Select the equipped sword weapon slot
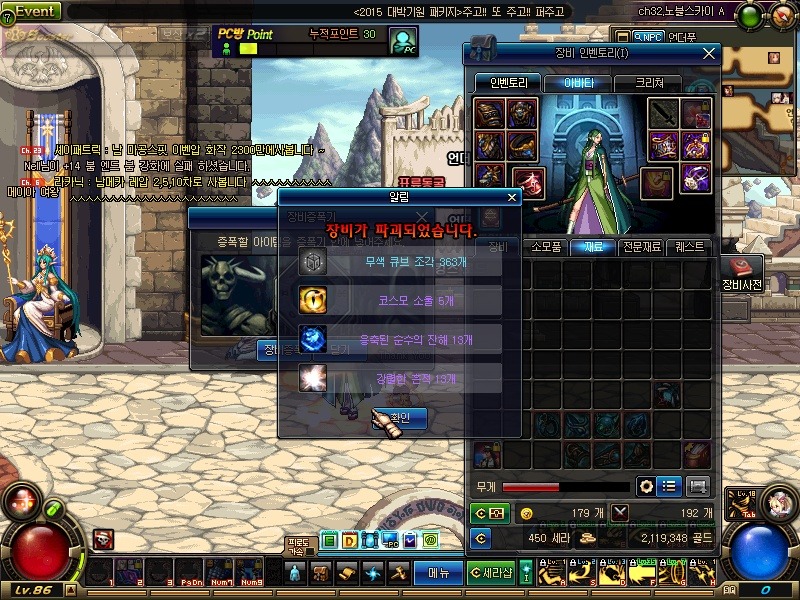800x600 pixels. 664,115
